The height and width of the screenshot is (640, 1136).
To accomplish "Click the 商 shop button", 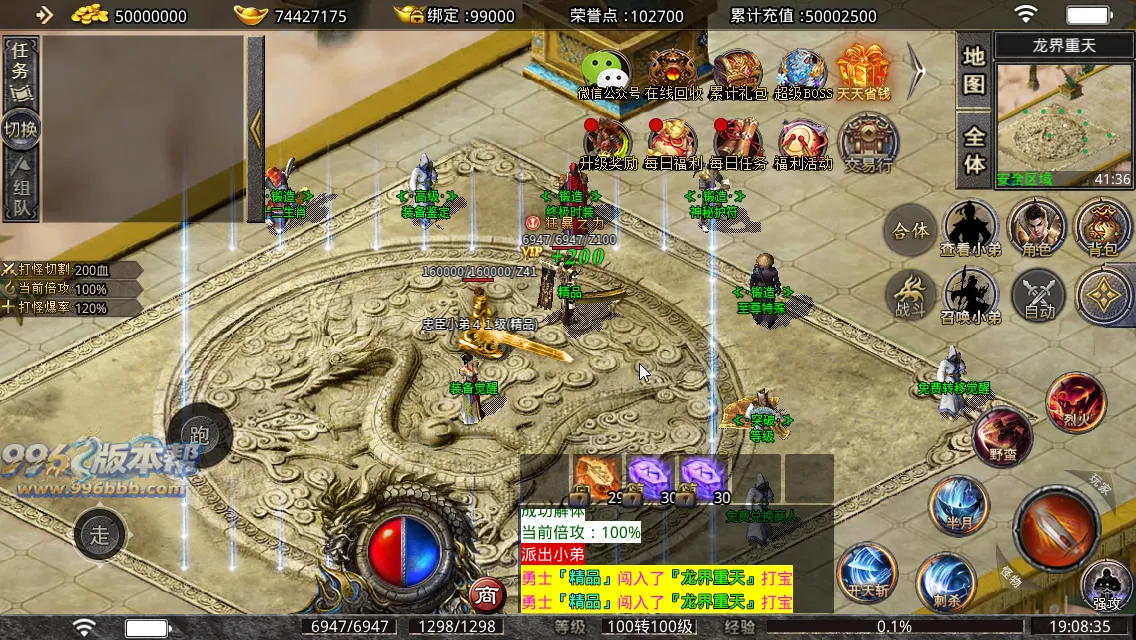I will (486, 595).
